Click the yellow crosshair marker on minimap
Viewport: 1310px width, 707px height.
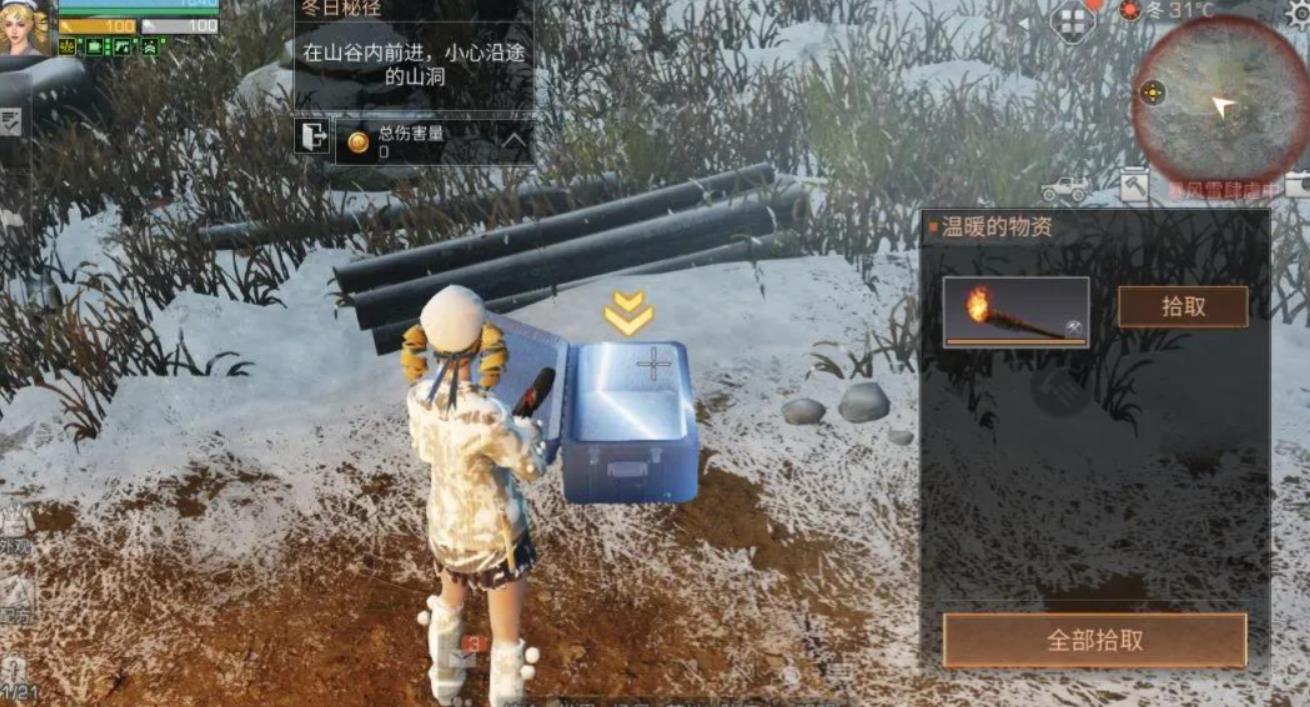click(1152, 93)
